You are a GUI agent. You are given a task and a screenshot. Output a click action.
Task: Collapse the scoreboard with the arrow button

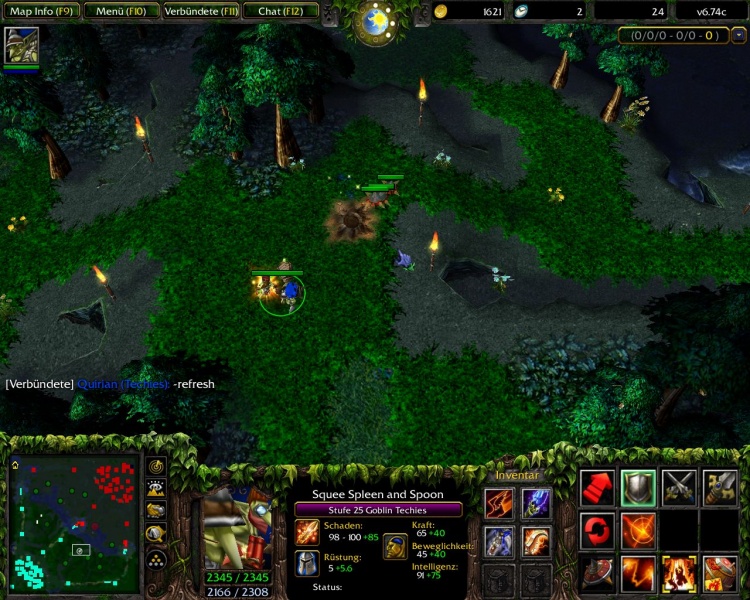[x=739, y=35]
